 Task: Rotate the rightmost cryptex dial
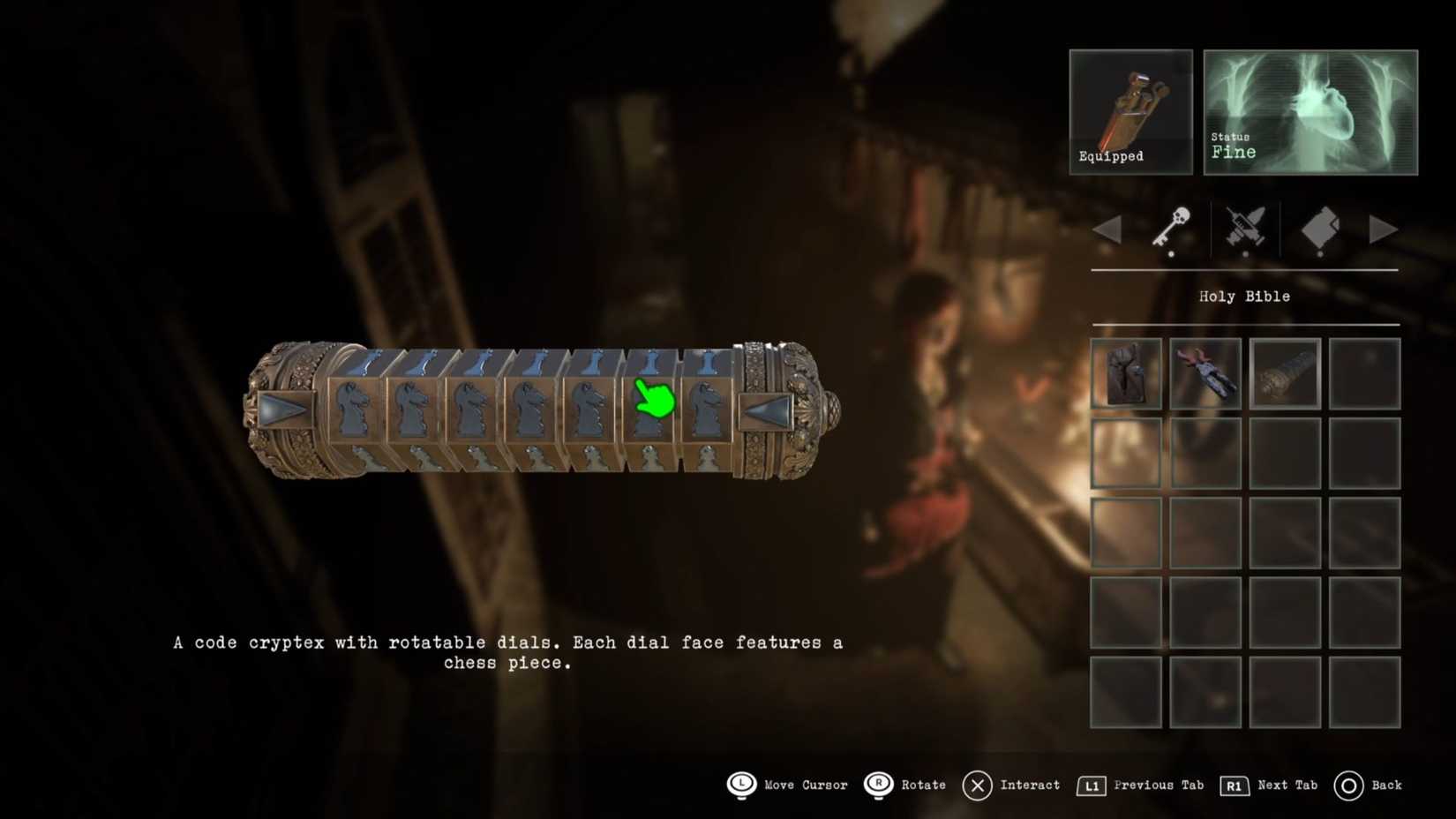coord(708,410)
